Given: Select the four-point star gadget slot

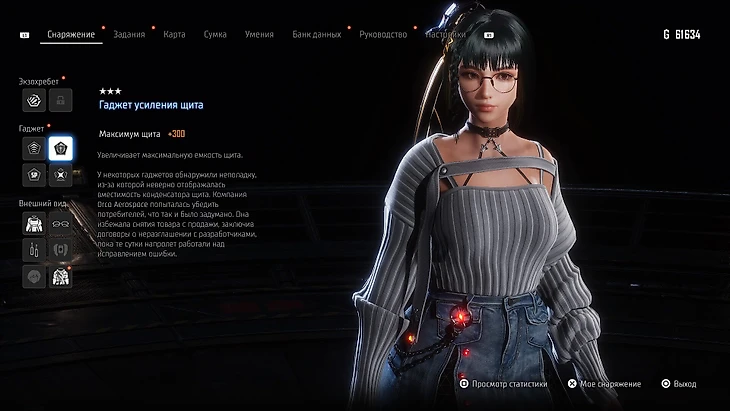Looking at the screenshot, I should (x=60, y=175).
